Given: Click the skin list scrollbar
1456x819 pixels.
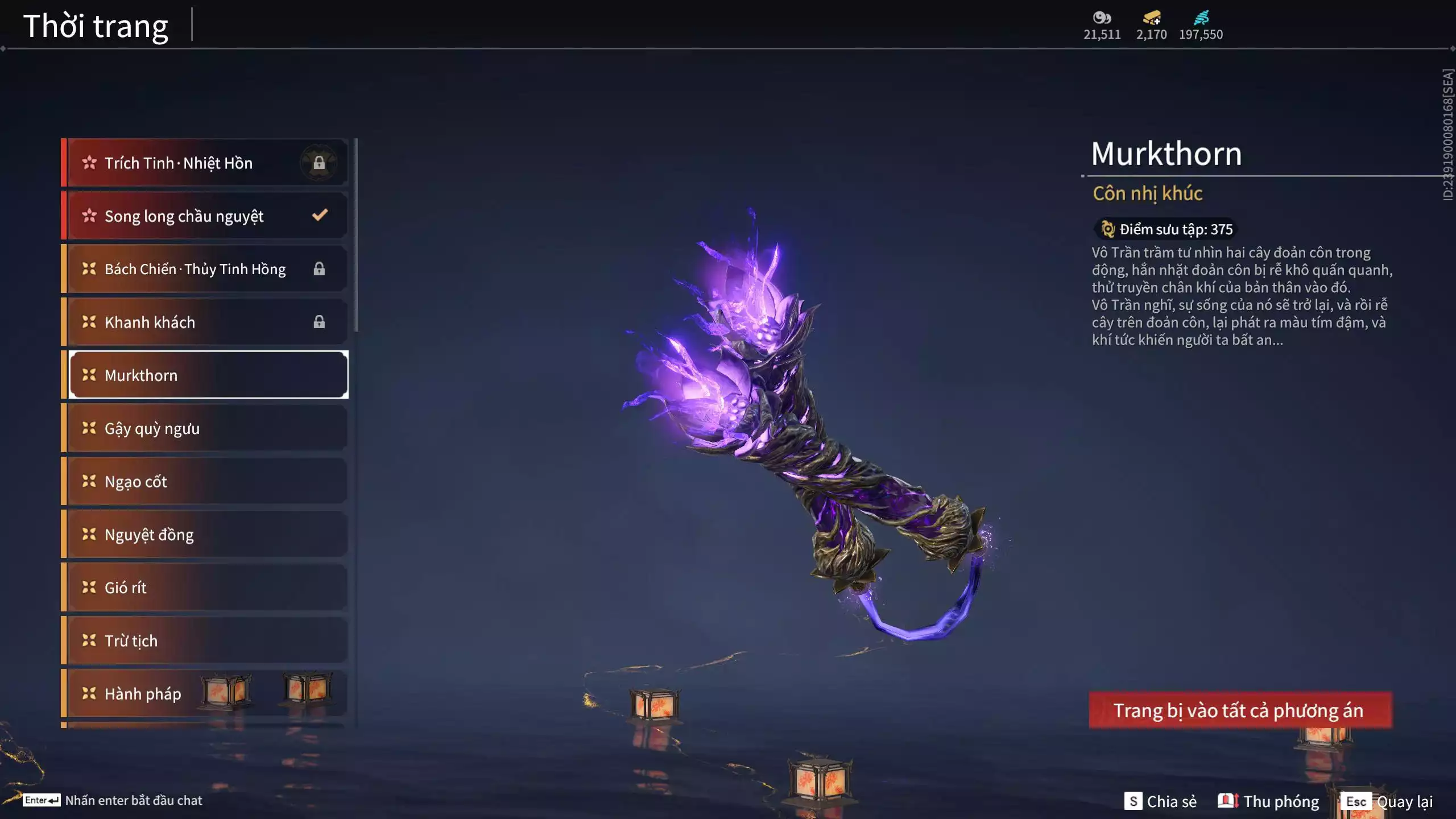Looking at the screenshot, I should [x=356, y=234].
